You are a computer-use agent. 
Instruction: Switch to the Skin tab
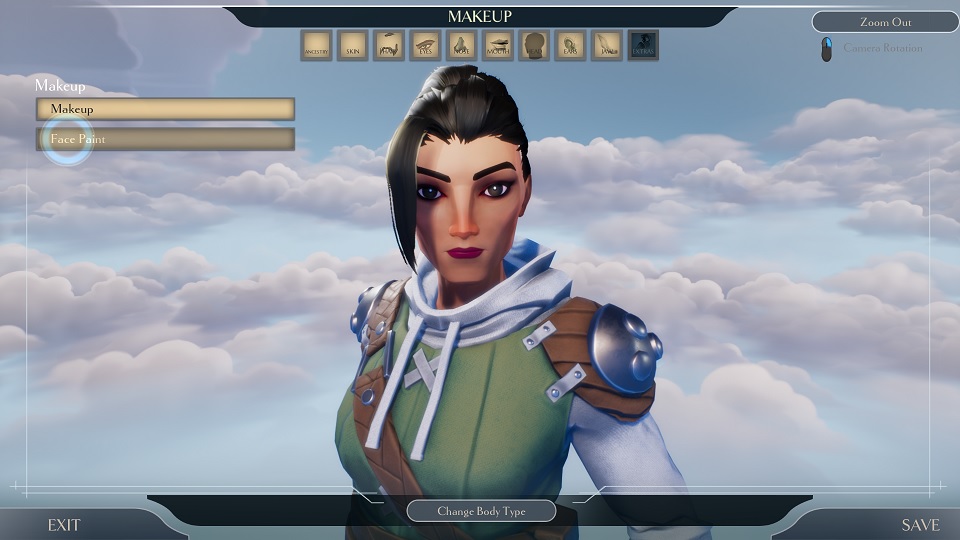[x=352, y=45]
